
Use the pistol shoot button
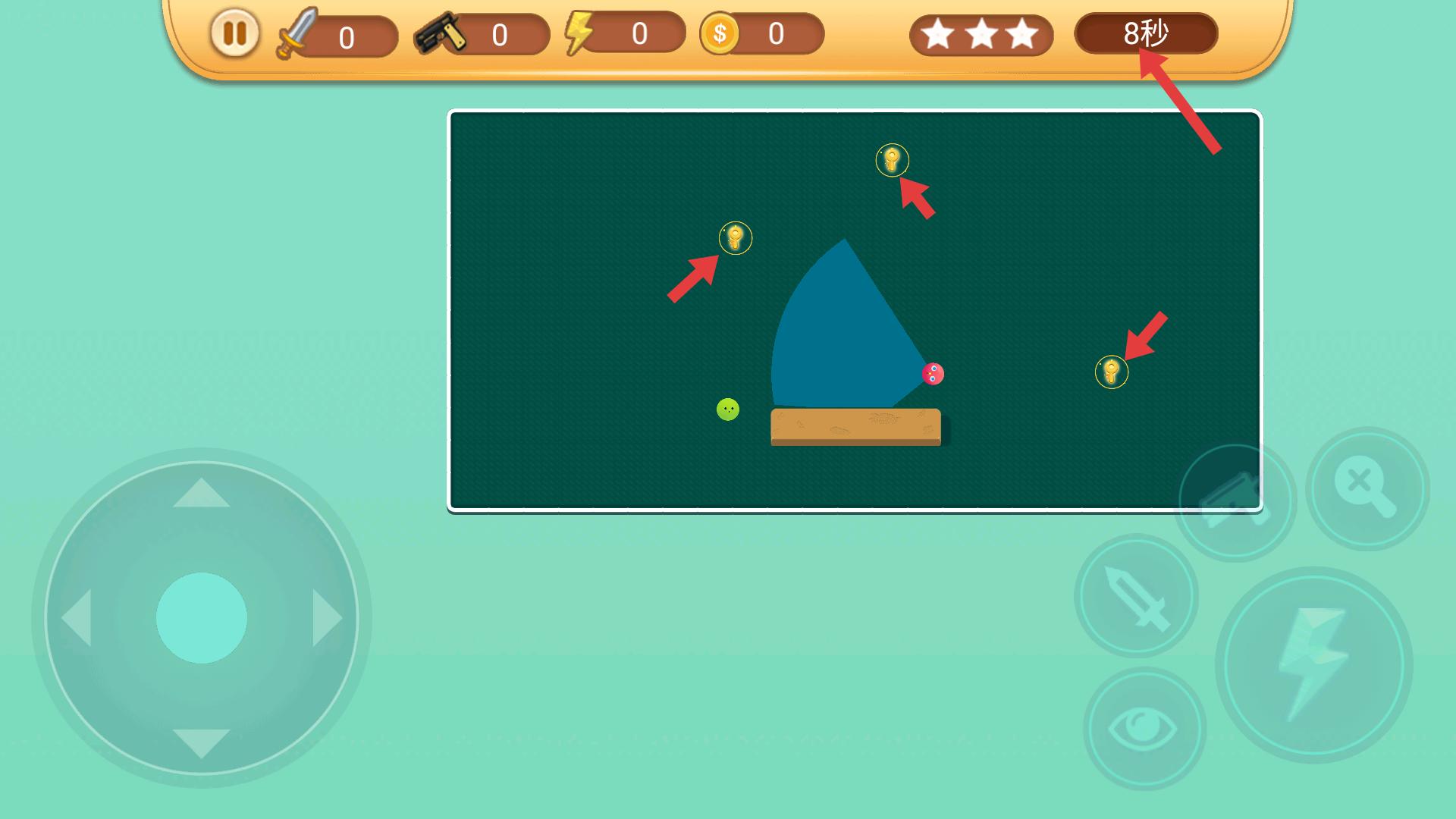pyautogui.click(x=1235, y=500)
